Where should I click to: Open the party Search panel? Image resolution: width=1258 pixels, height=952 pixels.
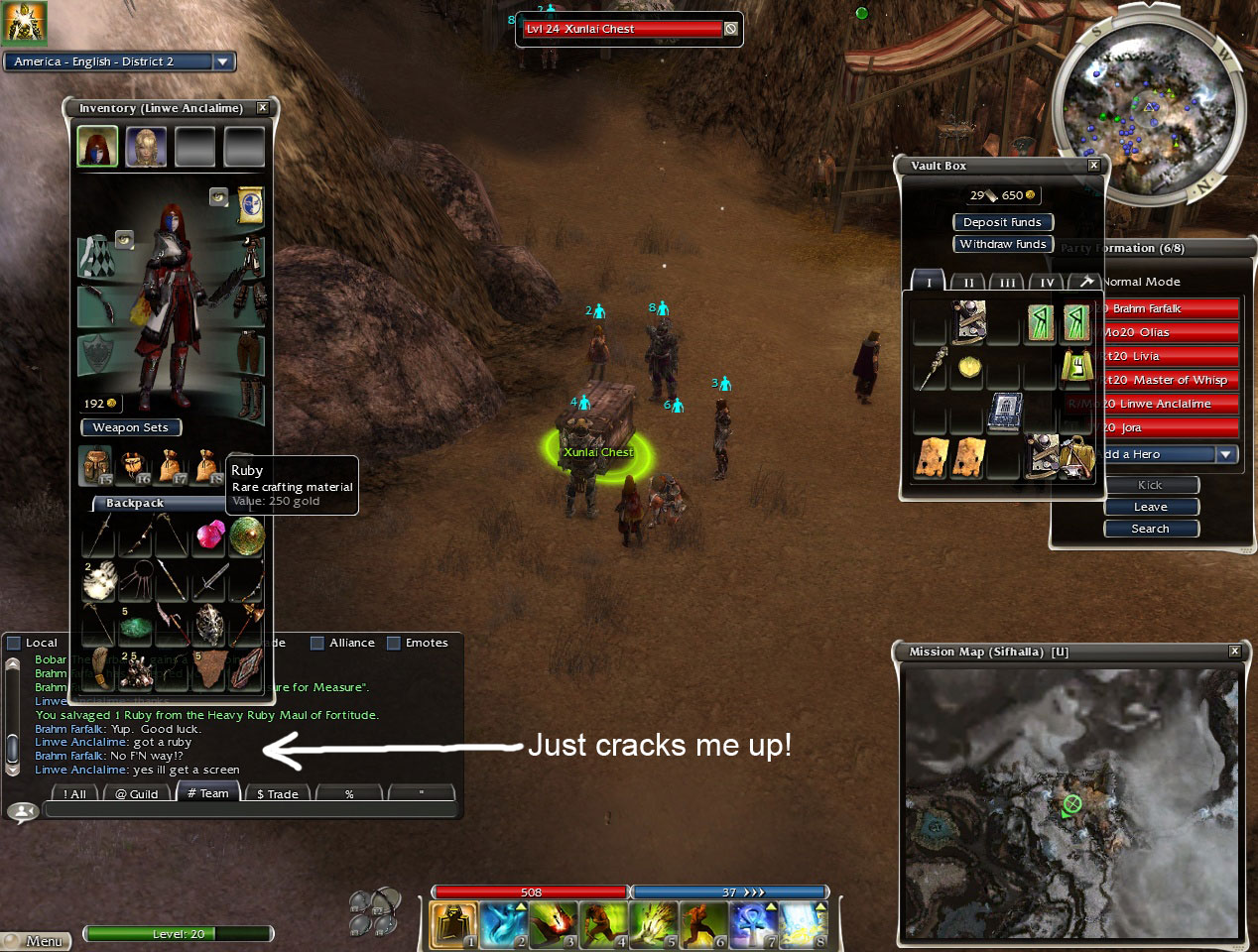click(x=1151, y=529)
